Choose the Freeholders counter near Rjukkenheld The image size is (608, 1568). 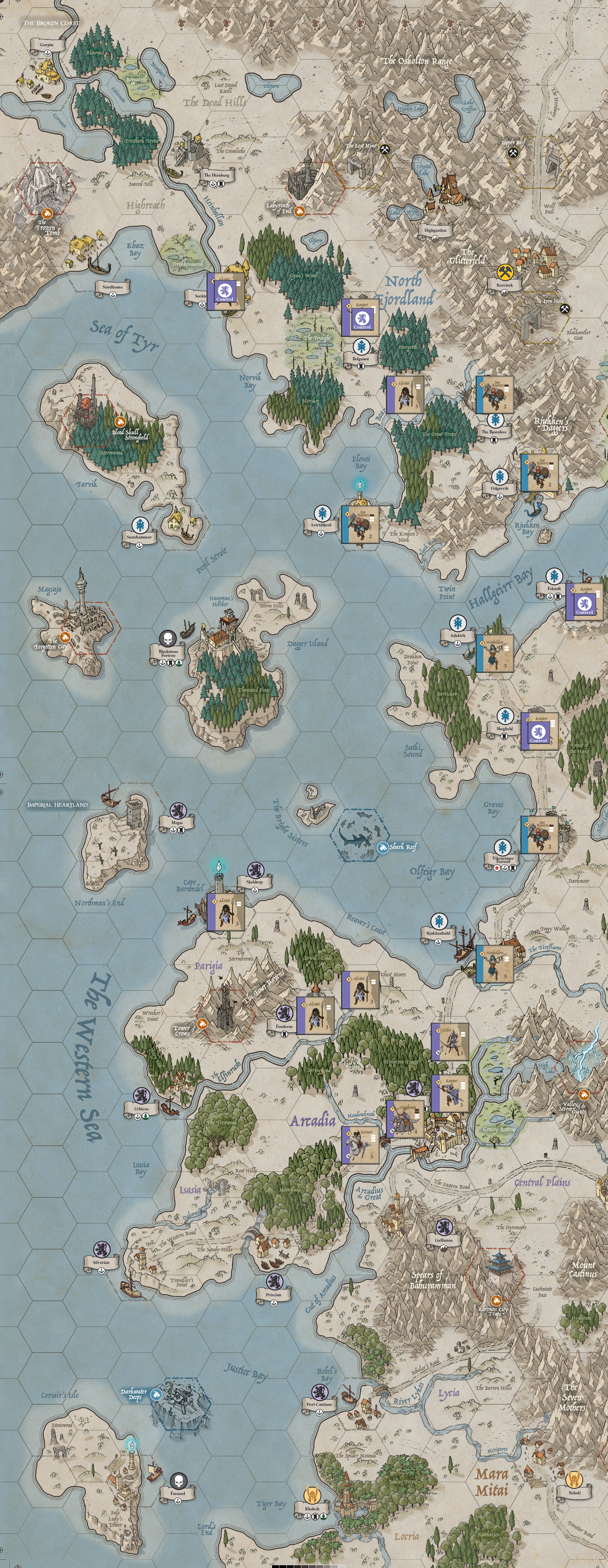(495, 963)
